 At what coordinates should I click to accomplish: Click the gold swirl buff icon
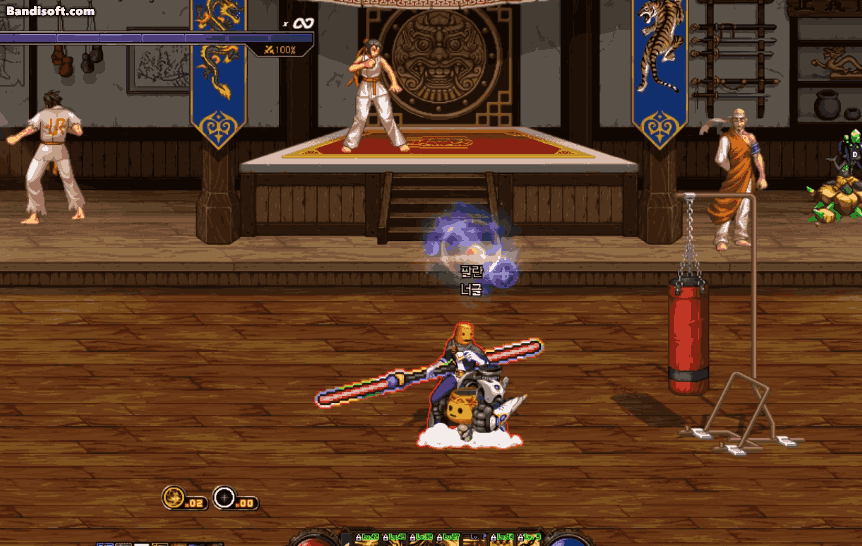coord(173,497)
